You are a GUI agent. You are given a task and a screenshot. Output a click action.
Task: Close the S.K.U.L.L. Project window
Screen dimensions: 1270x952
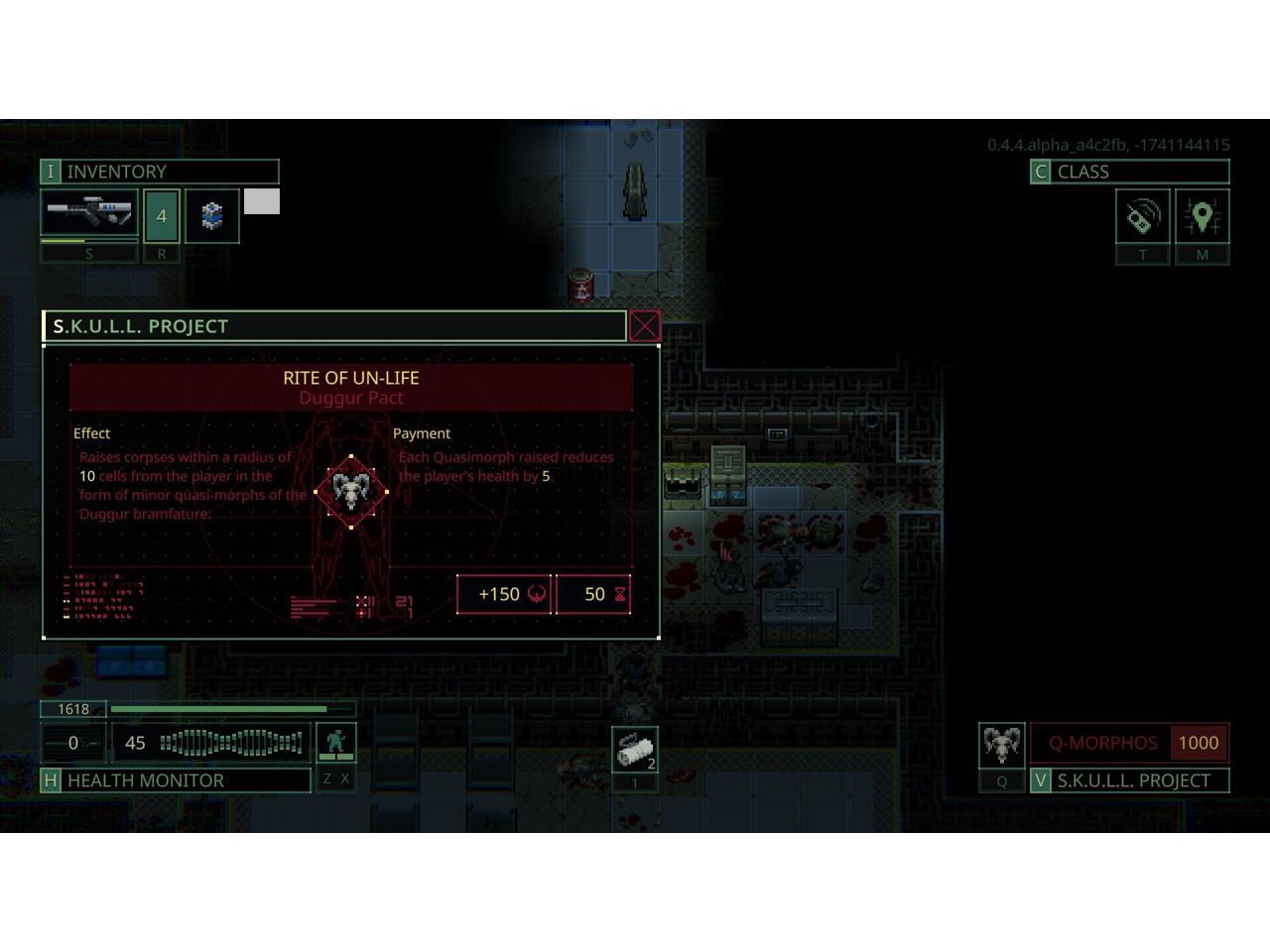pyautogui.click(x=645, y=326)
